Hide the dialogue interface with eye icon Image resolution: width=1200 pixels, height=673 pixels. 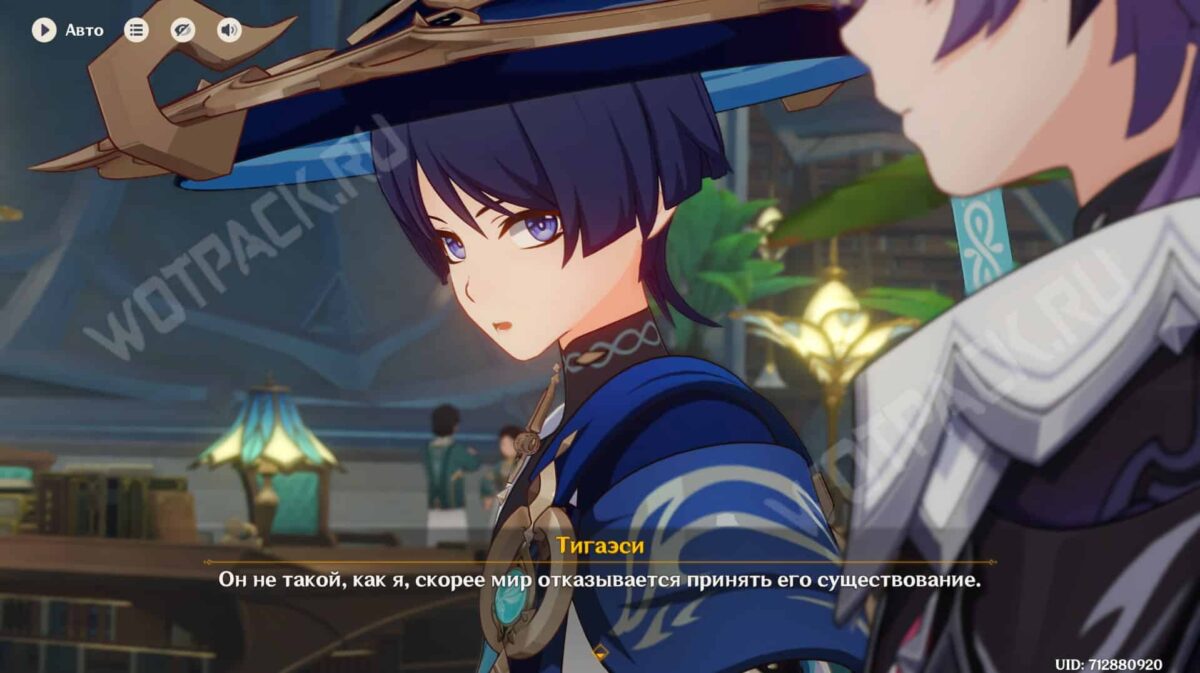(x=182, y=30)
